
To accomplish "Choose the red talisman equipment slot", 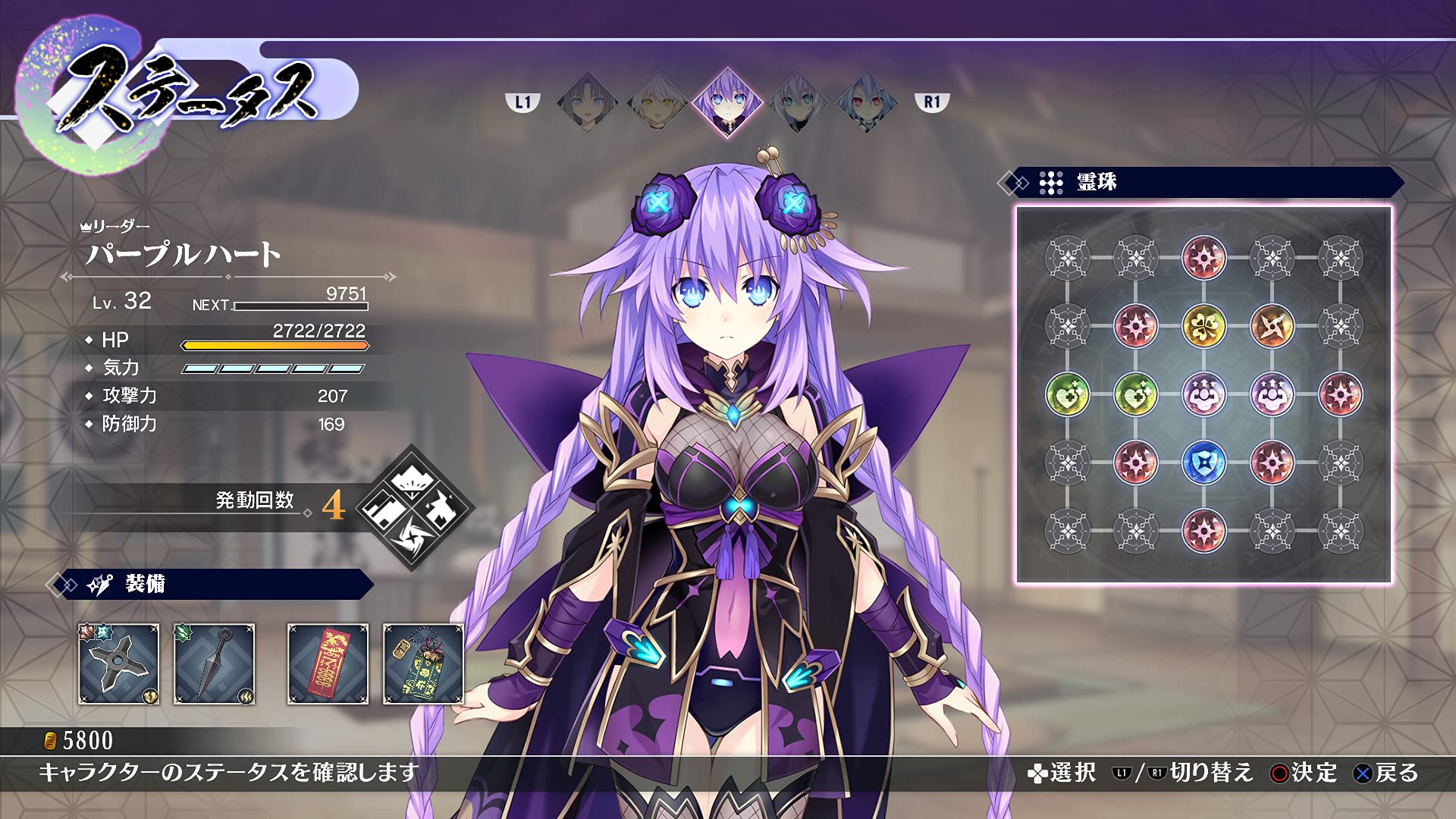I will (x=328, y=664).
